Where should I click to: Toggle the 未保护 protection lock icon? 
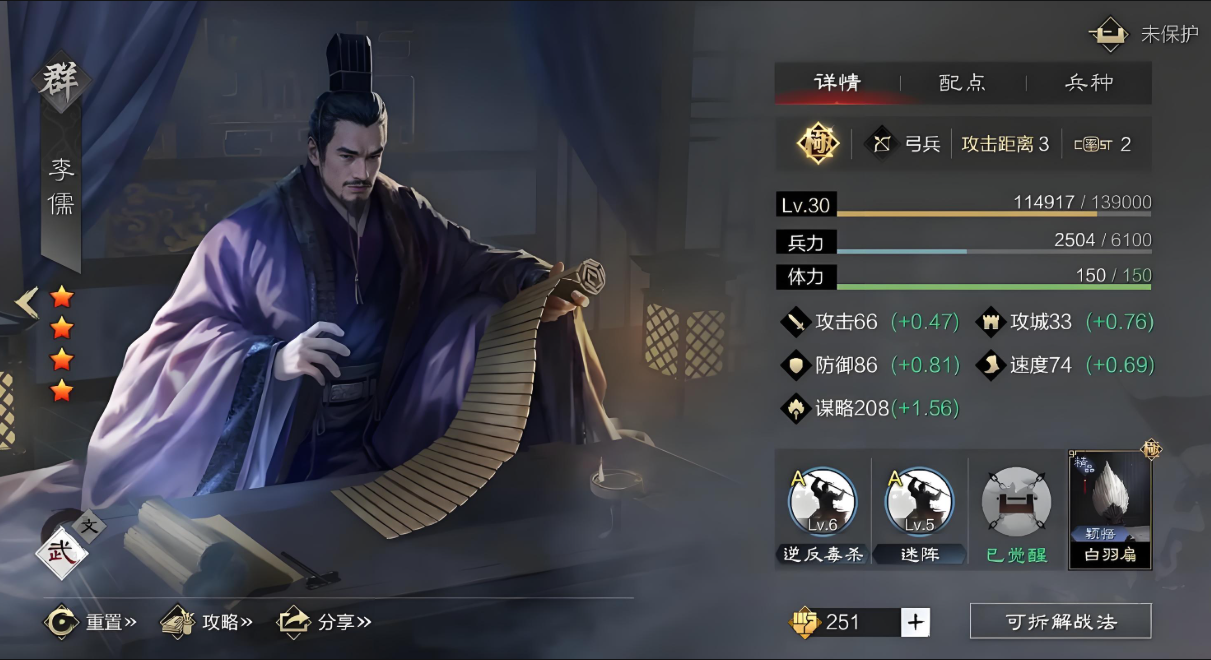coord(1109,34)
